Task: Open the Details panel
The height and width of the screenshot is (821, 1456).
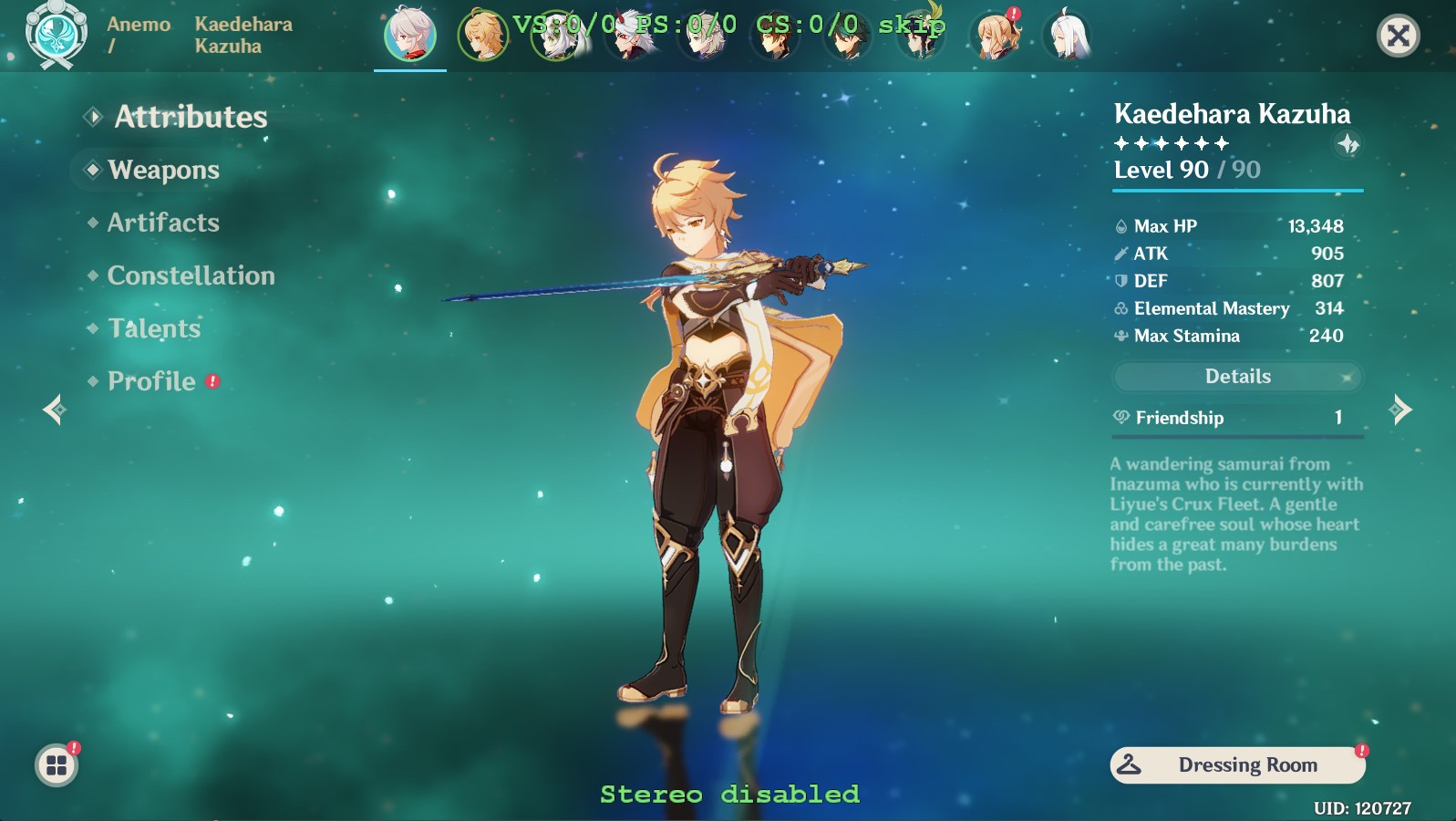Action: tap(1236, 376)
